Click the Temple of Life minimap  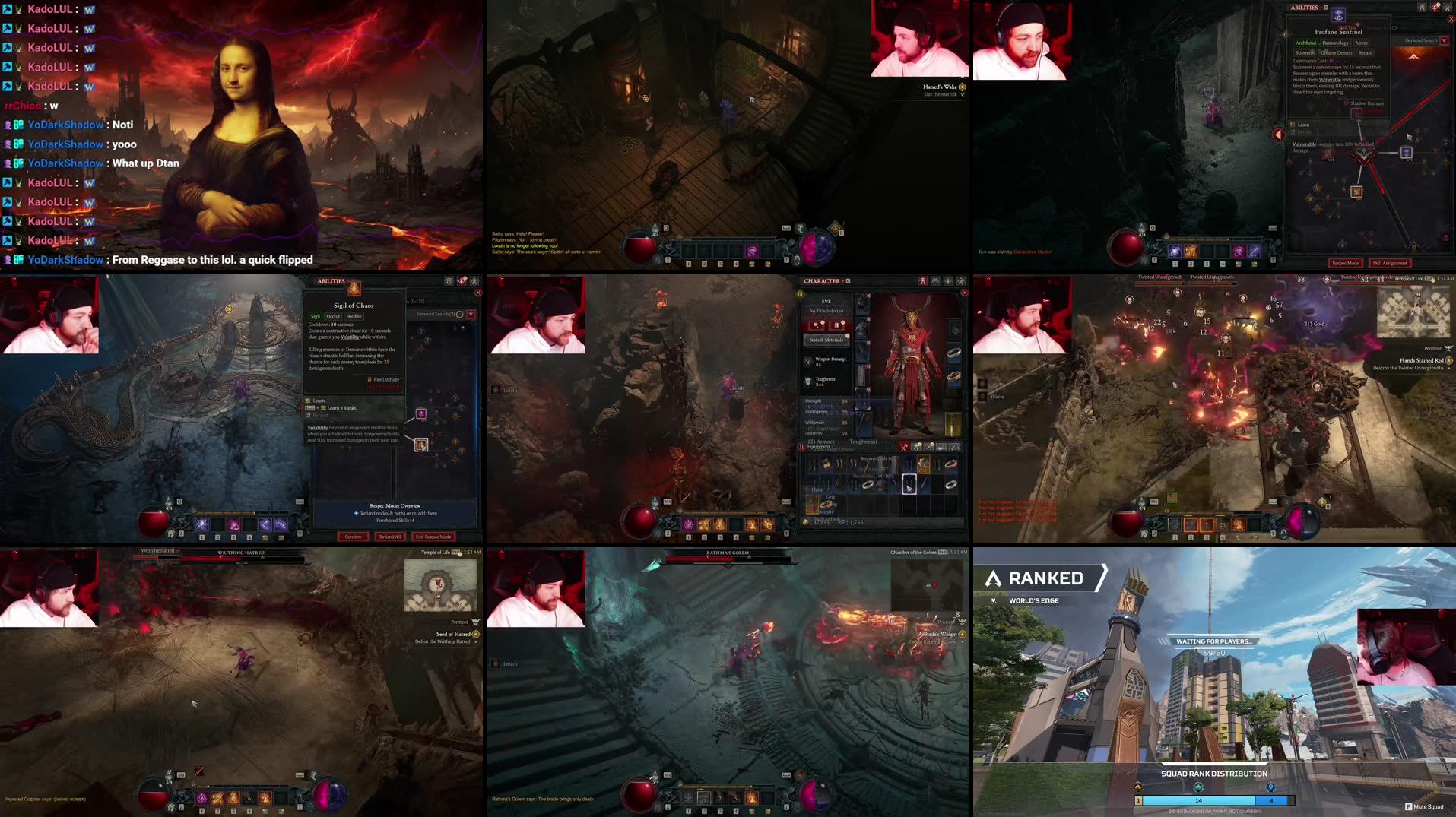coord(439,585)
